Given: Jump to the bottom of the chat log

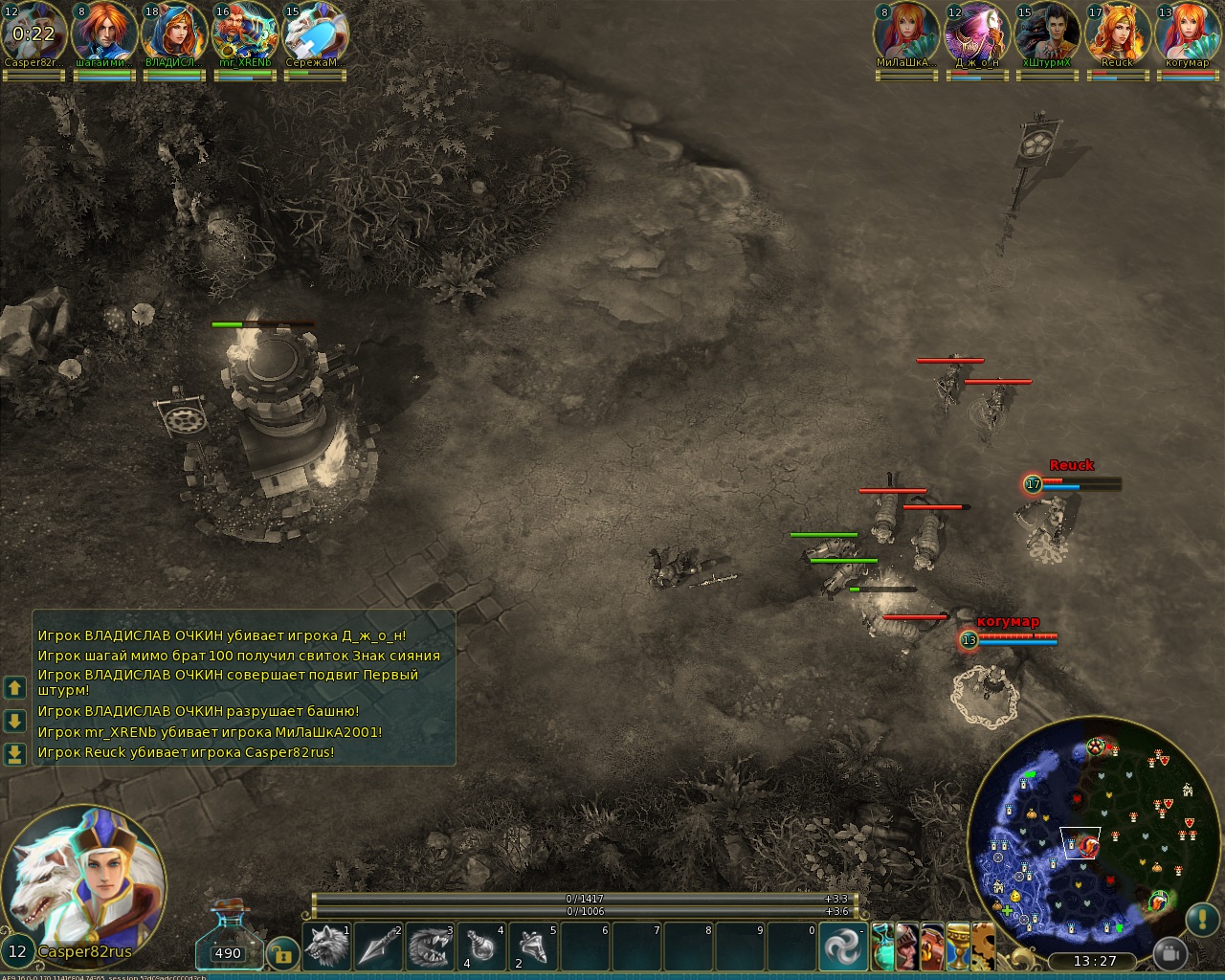Looking at the screenshot, I should tap(14, 754).
